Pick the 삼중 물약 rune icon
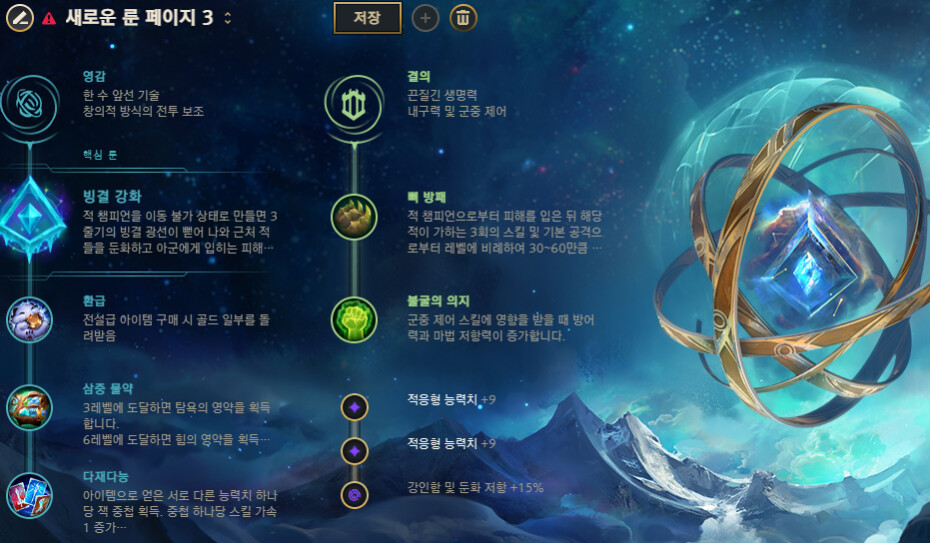The height and width of the screenshot is (543, 930). [29, 407]
